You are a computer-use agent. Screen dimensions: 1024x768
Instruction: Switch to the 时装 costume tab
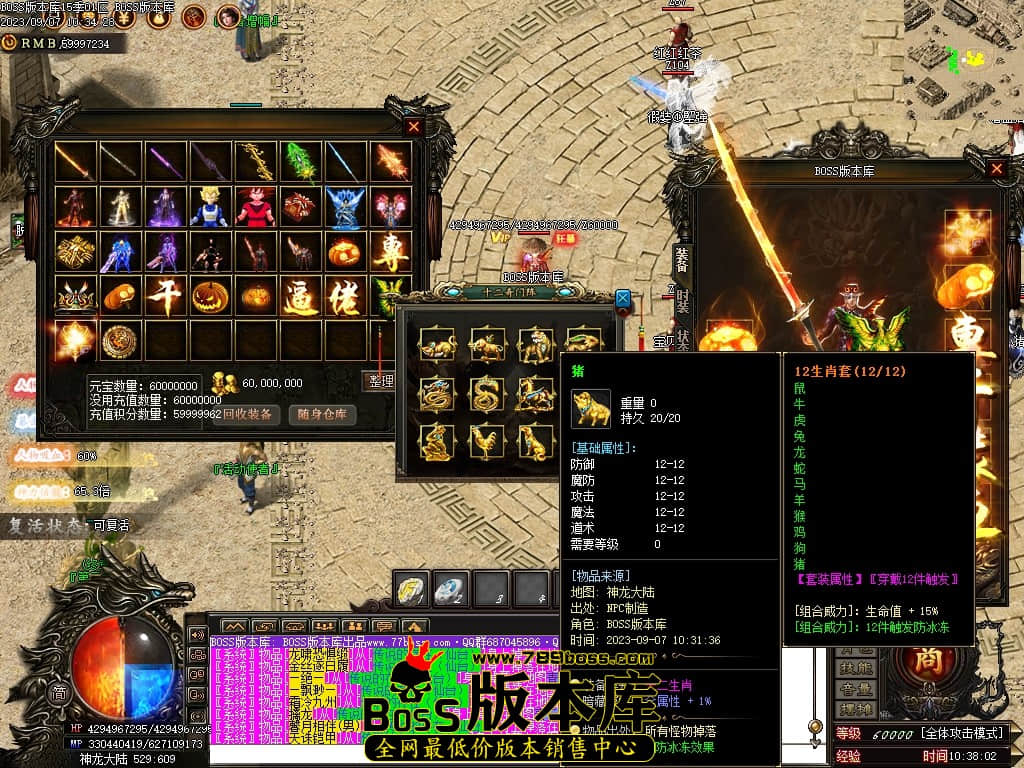[682, 301]
